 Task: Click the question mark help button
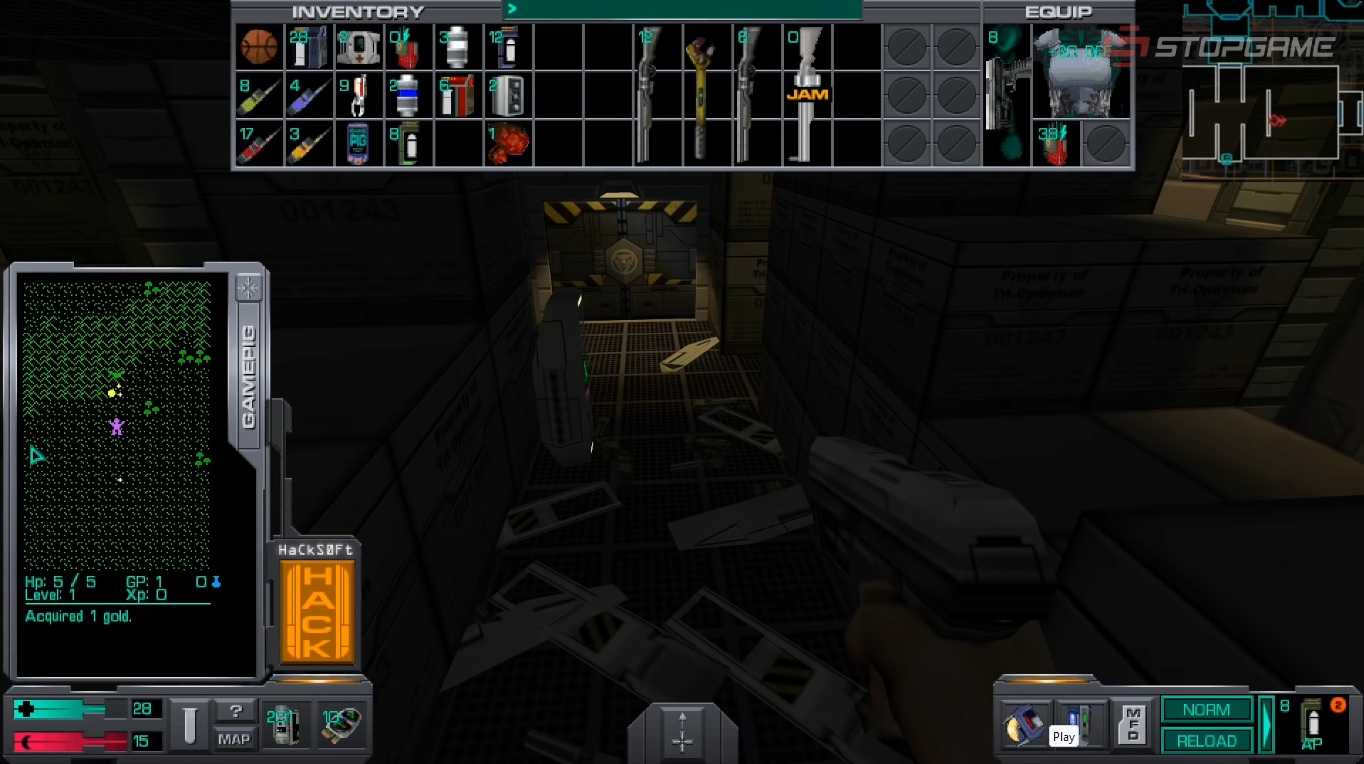(x=235, y=712)
